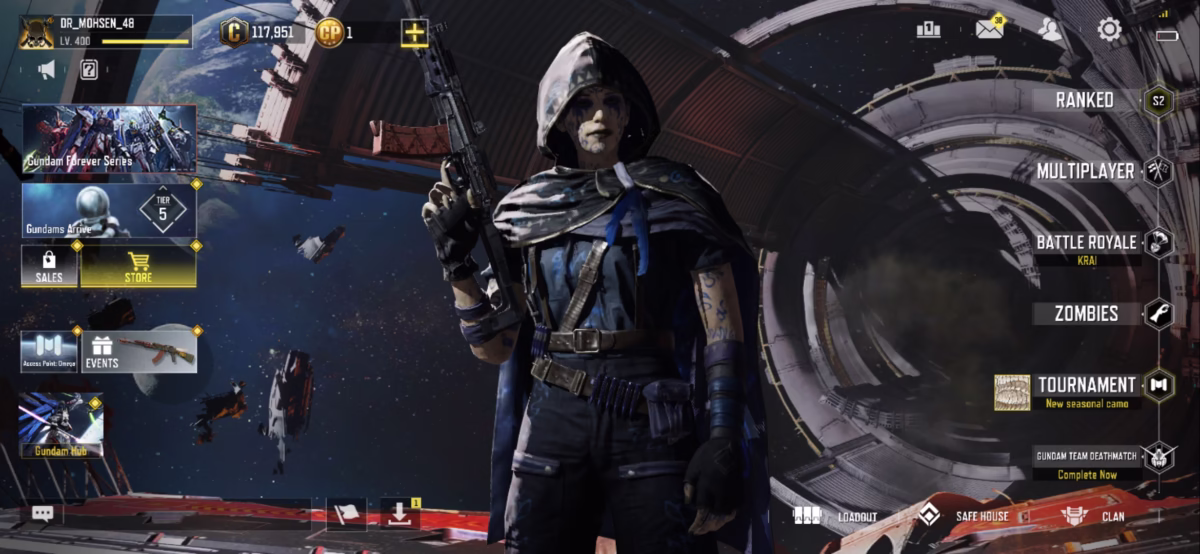Select Ranked mode
The height and width of the screenshot is (554, 1200).
click(x=1086, y=100)
